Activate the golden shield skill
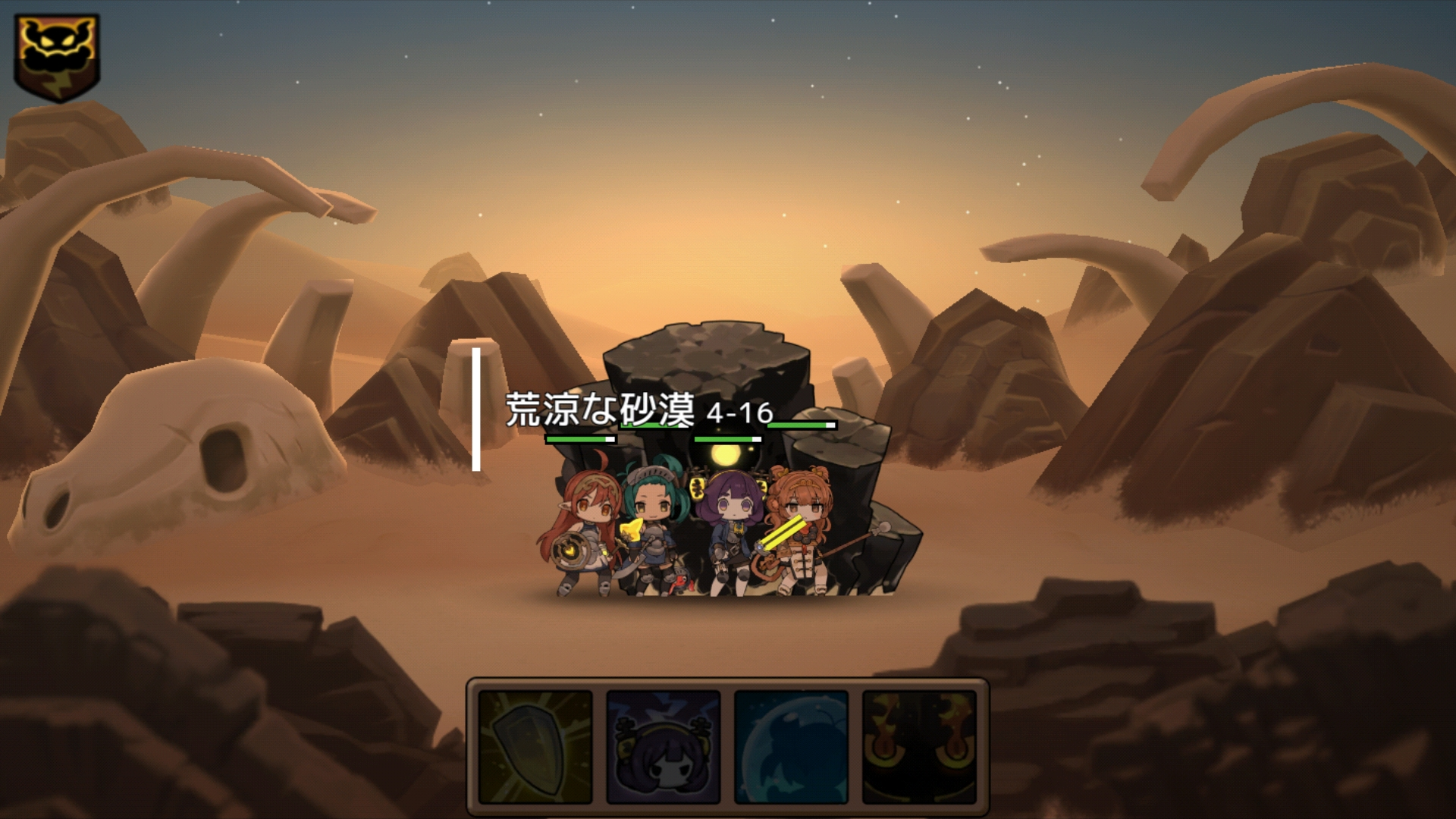The image size is (1456, 819). coord(535,747)
